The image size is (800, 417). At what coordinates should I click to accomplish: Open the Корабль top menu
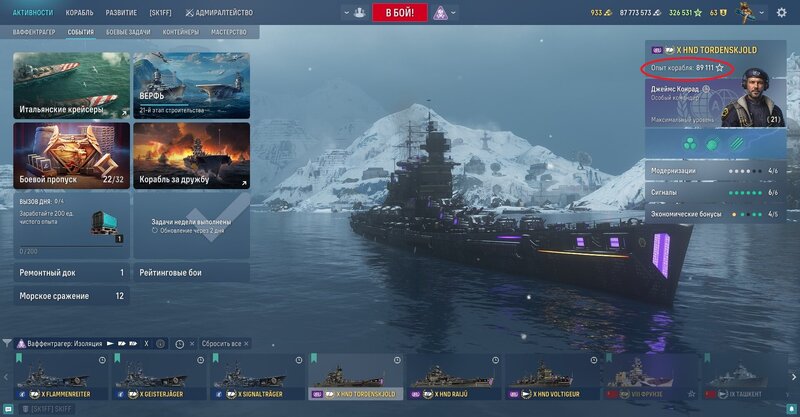(79, 13)
